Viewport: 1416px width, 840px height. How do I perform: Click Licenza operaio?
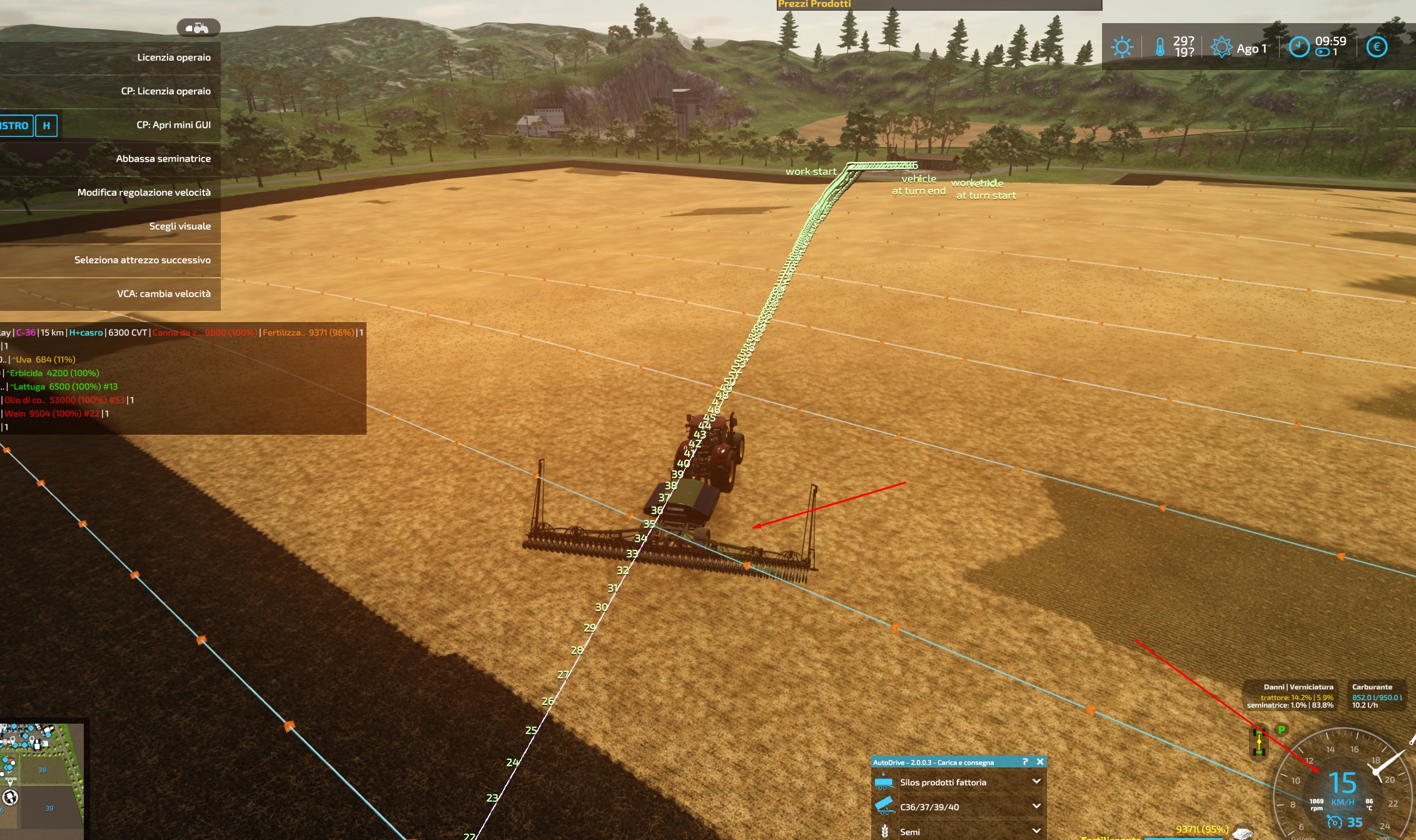click(174, 57)
